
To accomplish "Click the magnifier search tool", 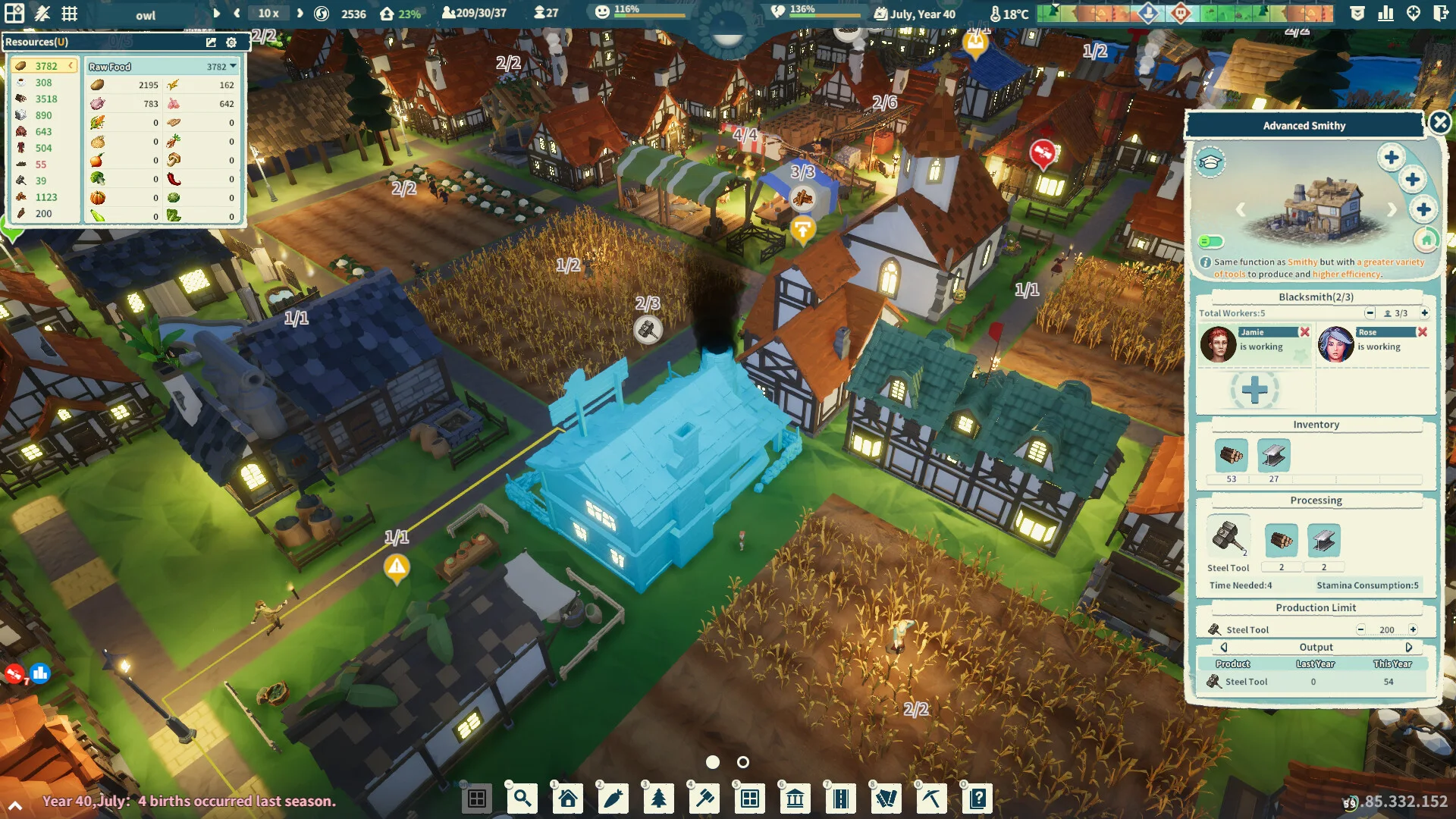I will (x=522, y=799).
